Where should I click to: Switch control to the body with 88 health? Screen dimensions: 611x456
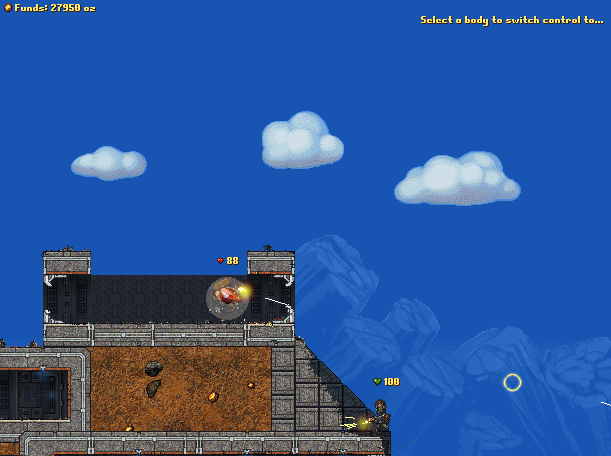click(x=229, y=295)
